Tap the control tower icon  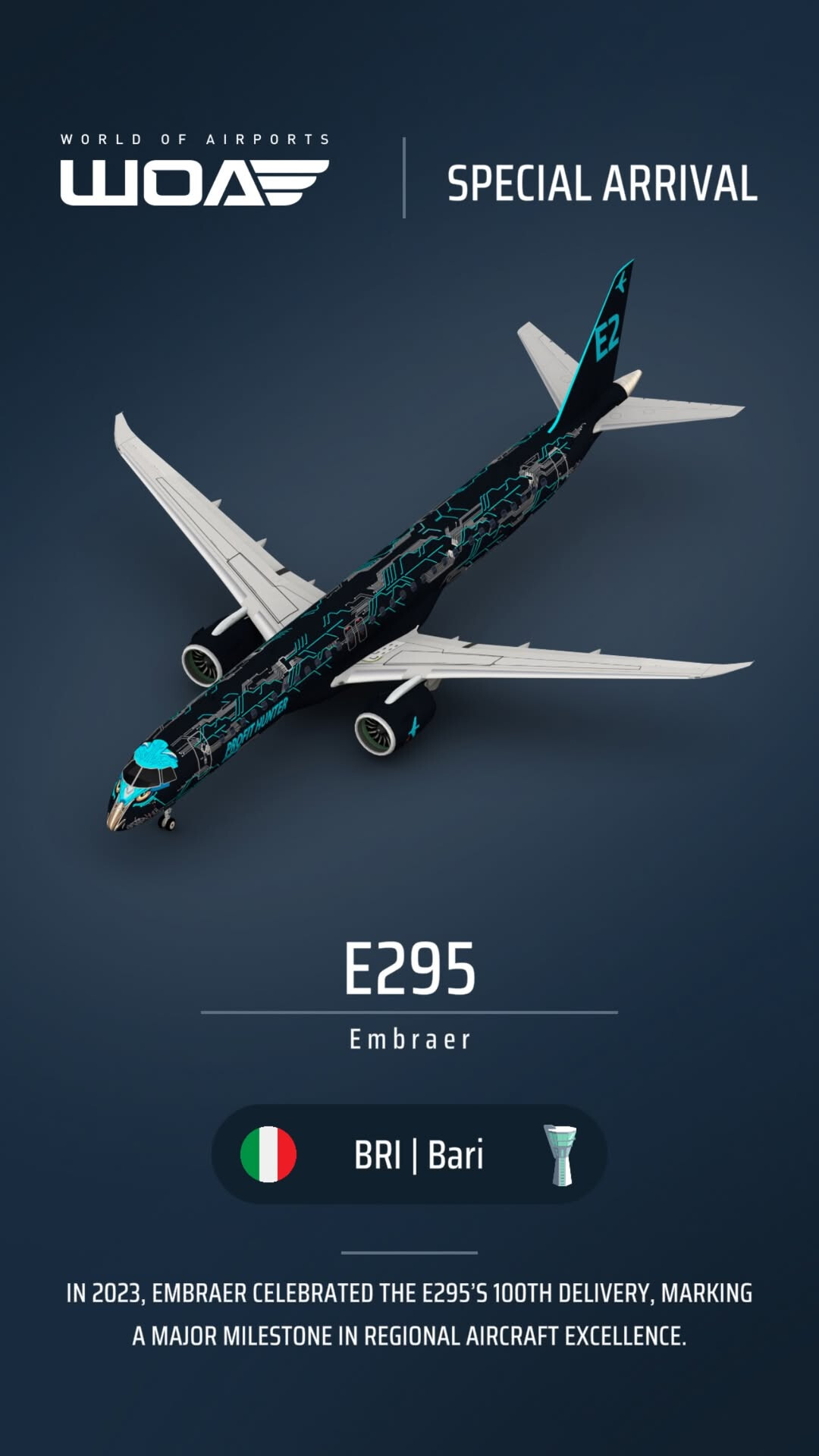pos(561,1155)
